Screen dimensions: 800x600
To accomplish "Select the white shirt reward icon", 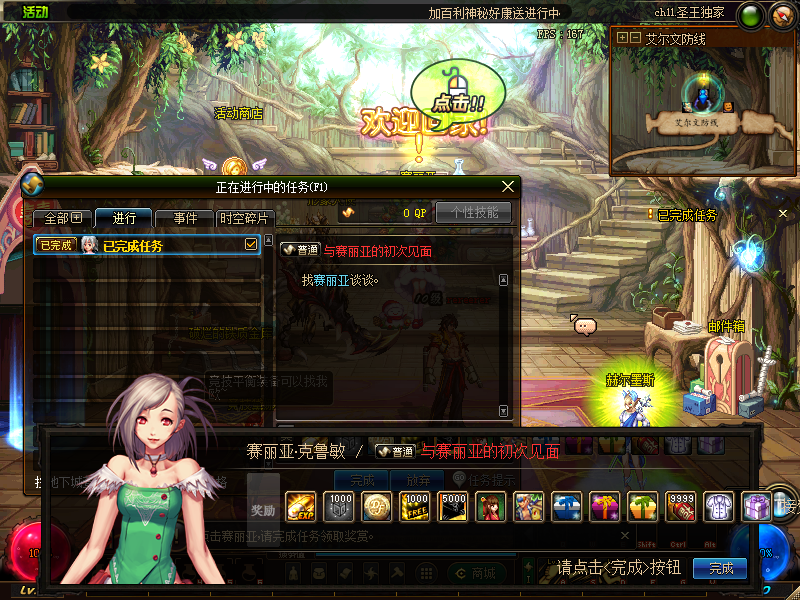I will pos(719,507).
